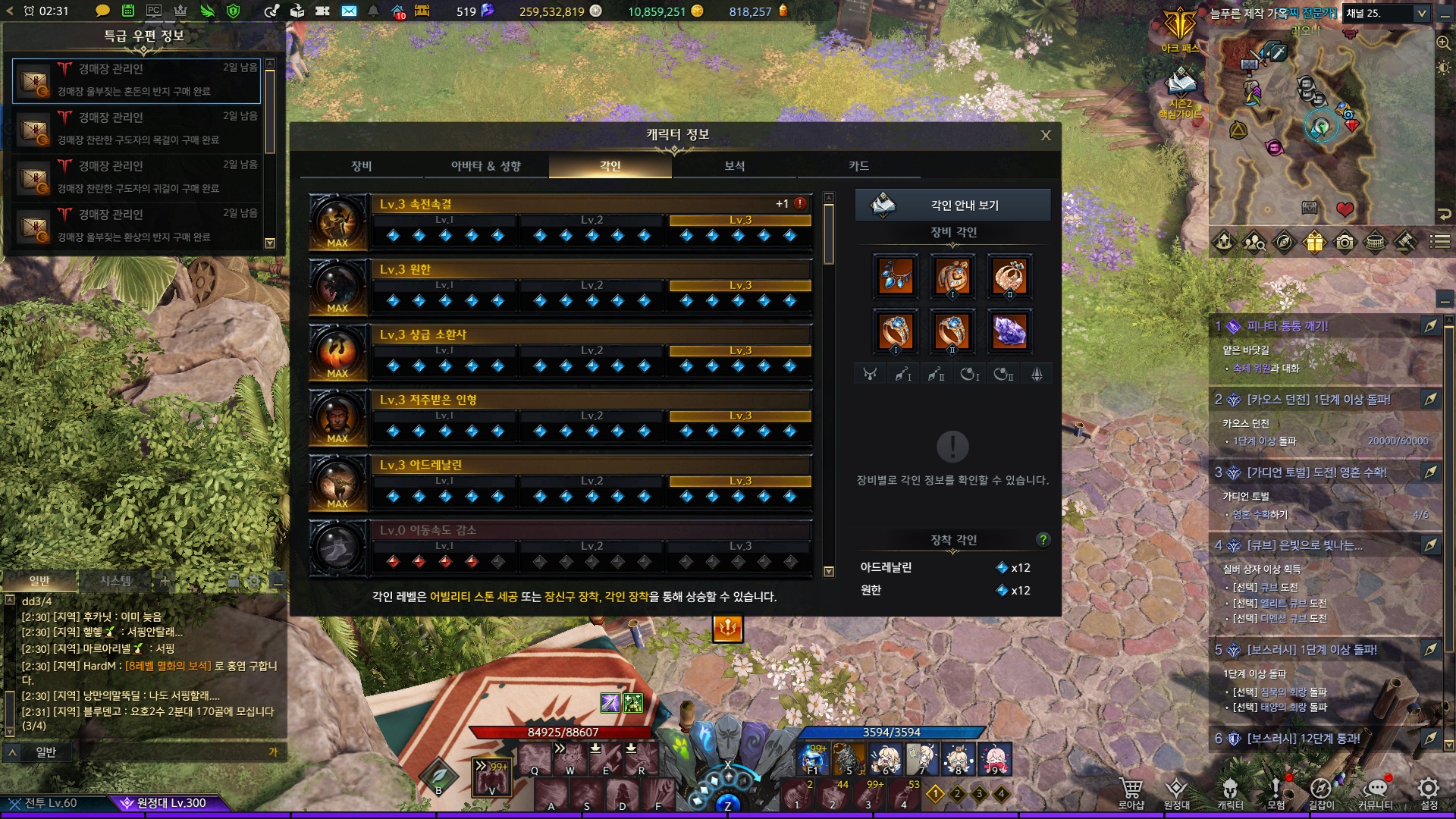Select the 카오스 던전 1단계 quest tracker entry
The height and width of the screenshot is (819, 1456).
(x=1319, y=400)
